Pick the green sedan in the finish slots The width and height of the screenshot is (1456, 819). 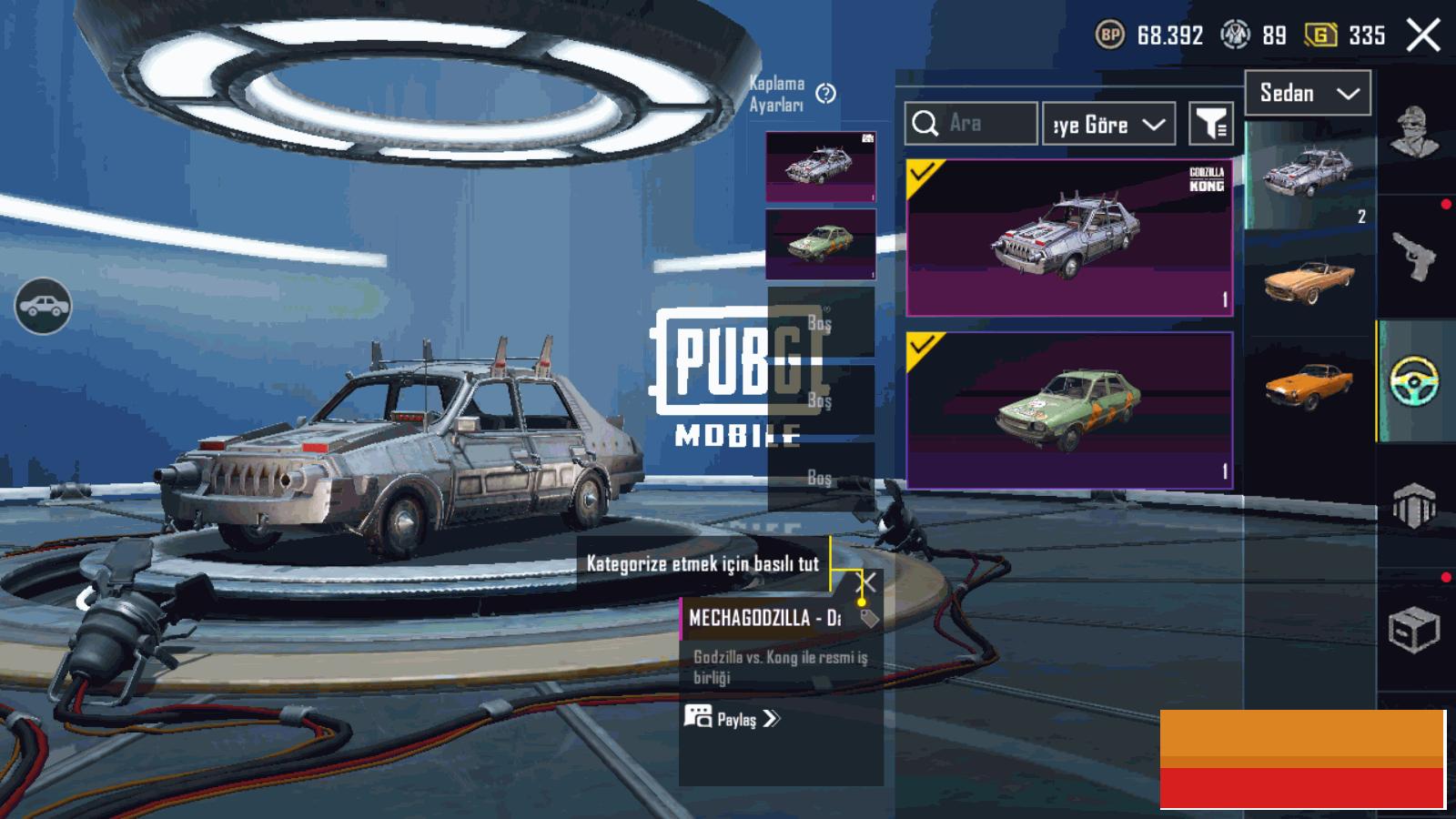(820, 244)
